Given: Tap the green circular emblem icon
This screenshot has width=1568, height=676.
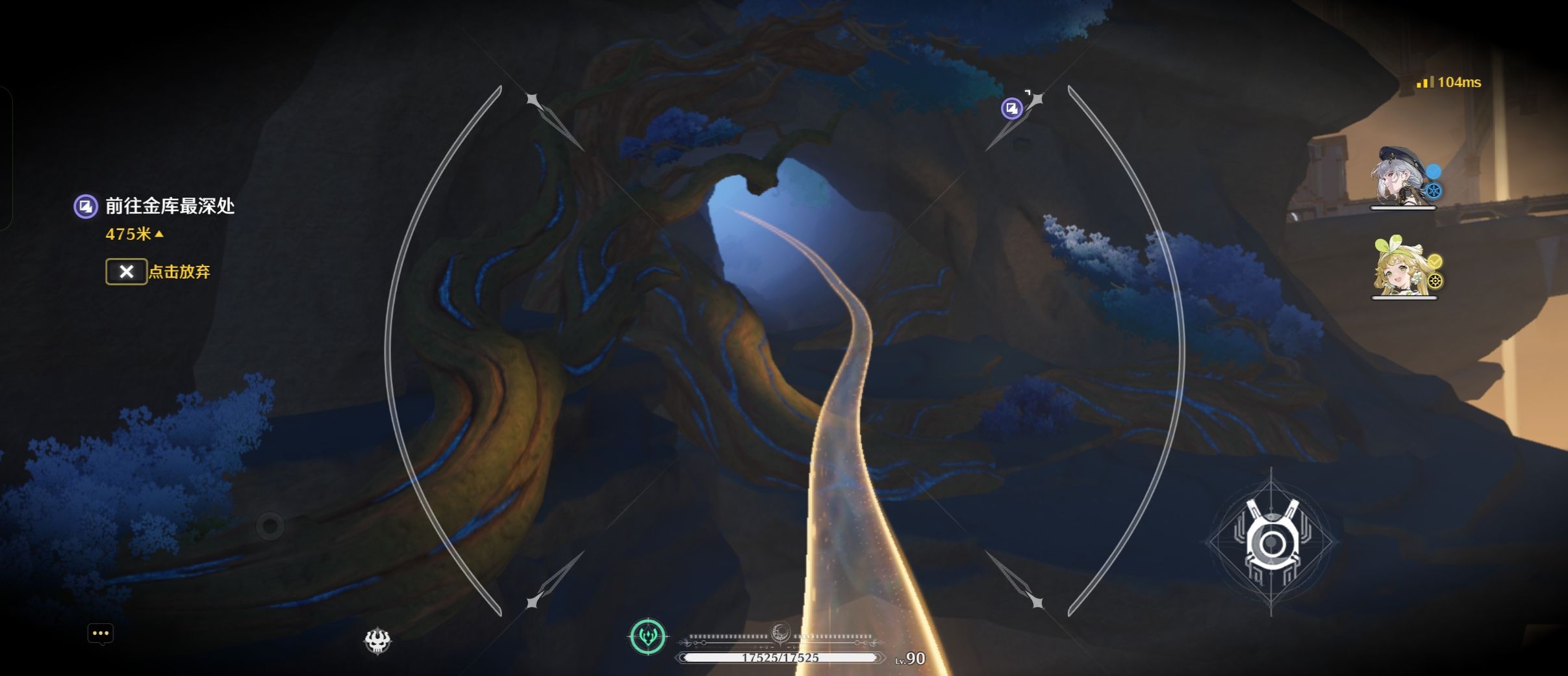Looking at the screenshot, I should coord(648,636).
